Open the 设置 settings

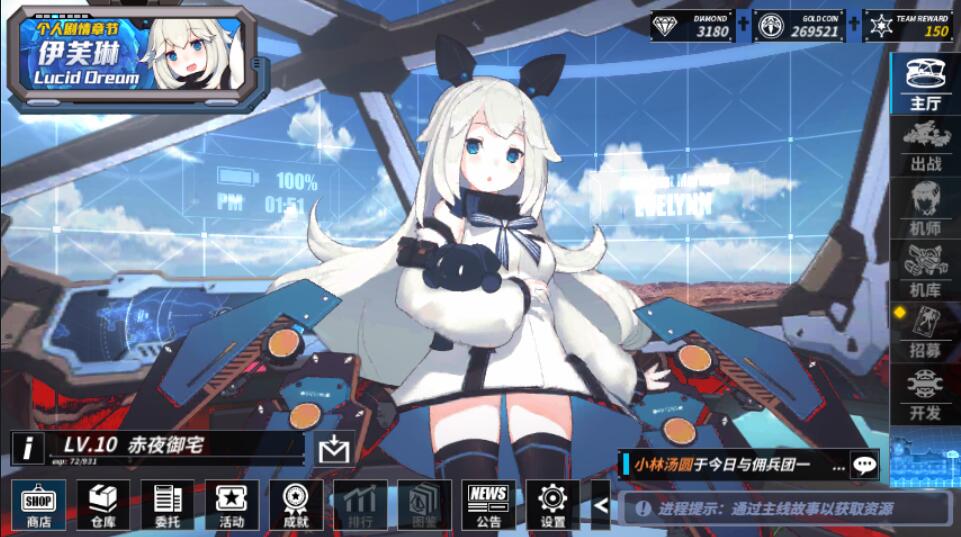point(553,504)
